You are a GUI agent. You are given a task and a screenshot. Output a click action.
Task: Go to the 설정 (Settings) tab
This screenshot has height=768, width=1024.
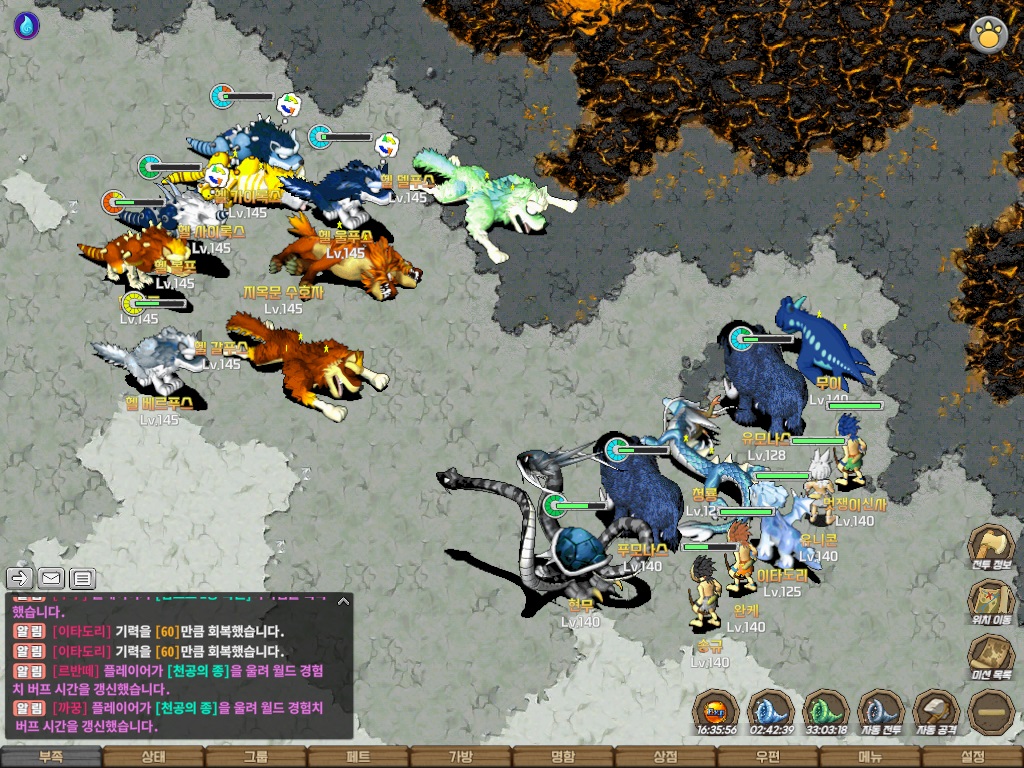coord(972,757)
